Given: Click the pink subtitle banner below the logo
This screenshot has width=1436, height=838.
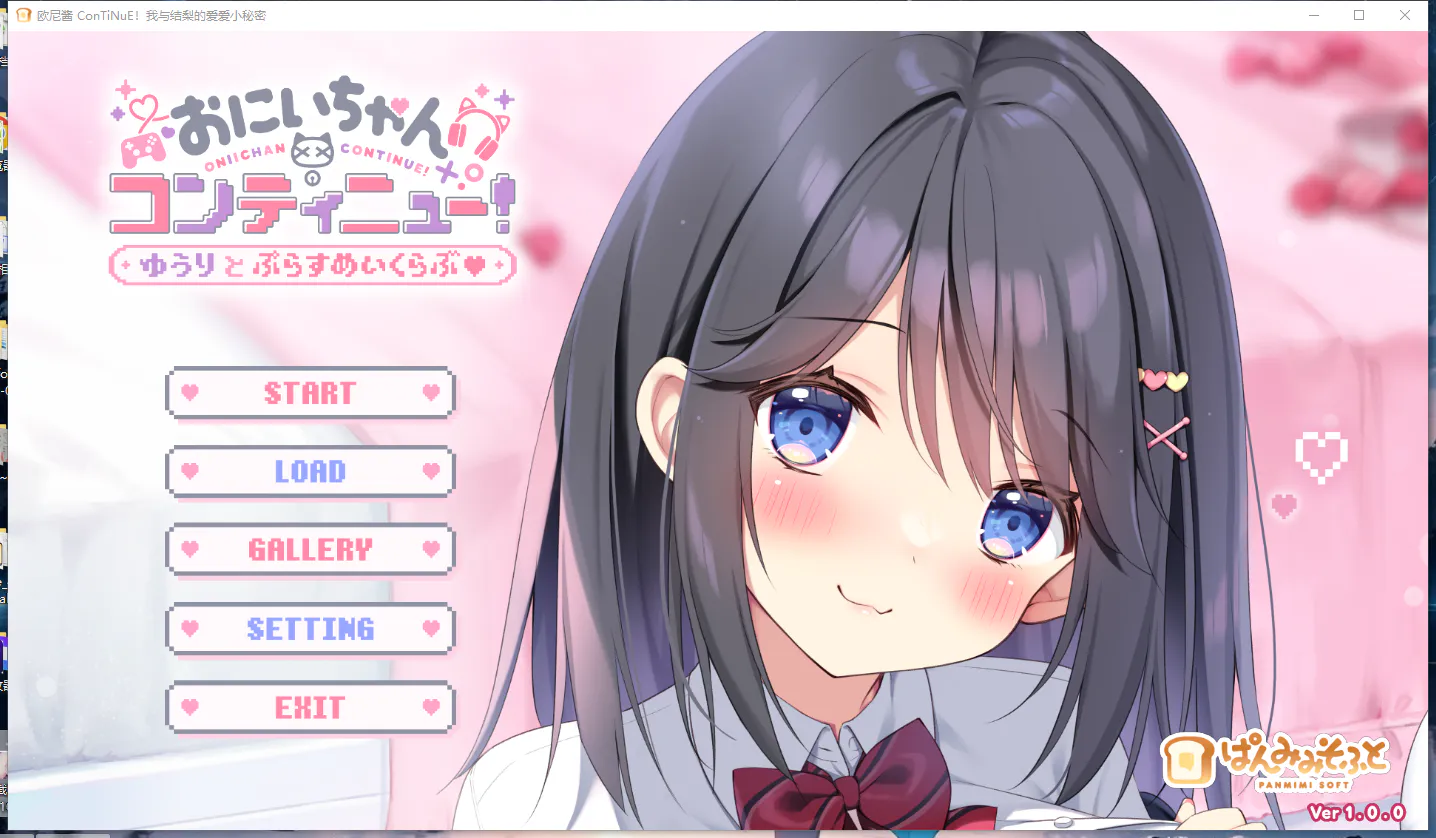Looking at the screenshot, I should [x=311, y=265].
